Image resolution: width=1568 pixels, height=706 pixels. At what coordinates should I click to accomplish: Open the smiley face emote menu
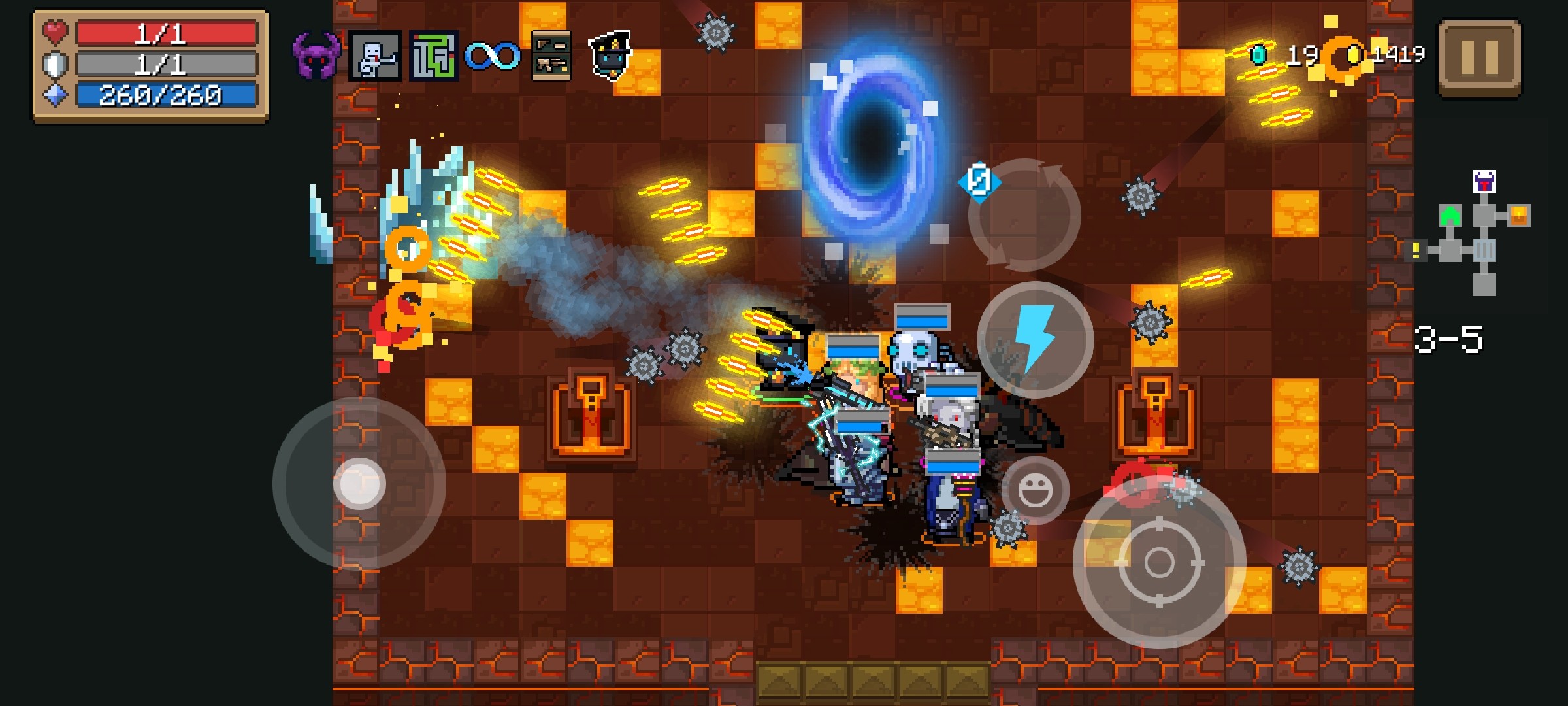pyautogui.click(x=1035, y=490)
